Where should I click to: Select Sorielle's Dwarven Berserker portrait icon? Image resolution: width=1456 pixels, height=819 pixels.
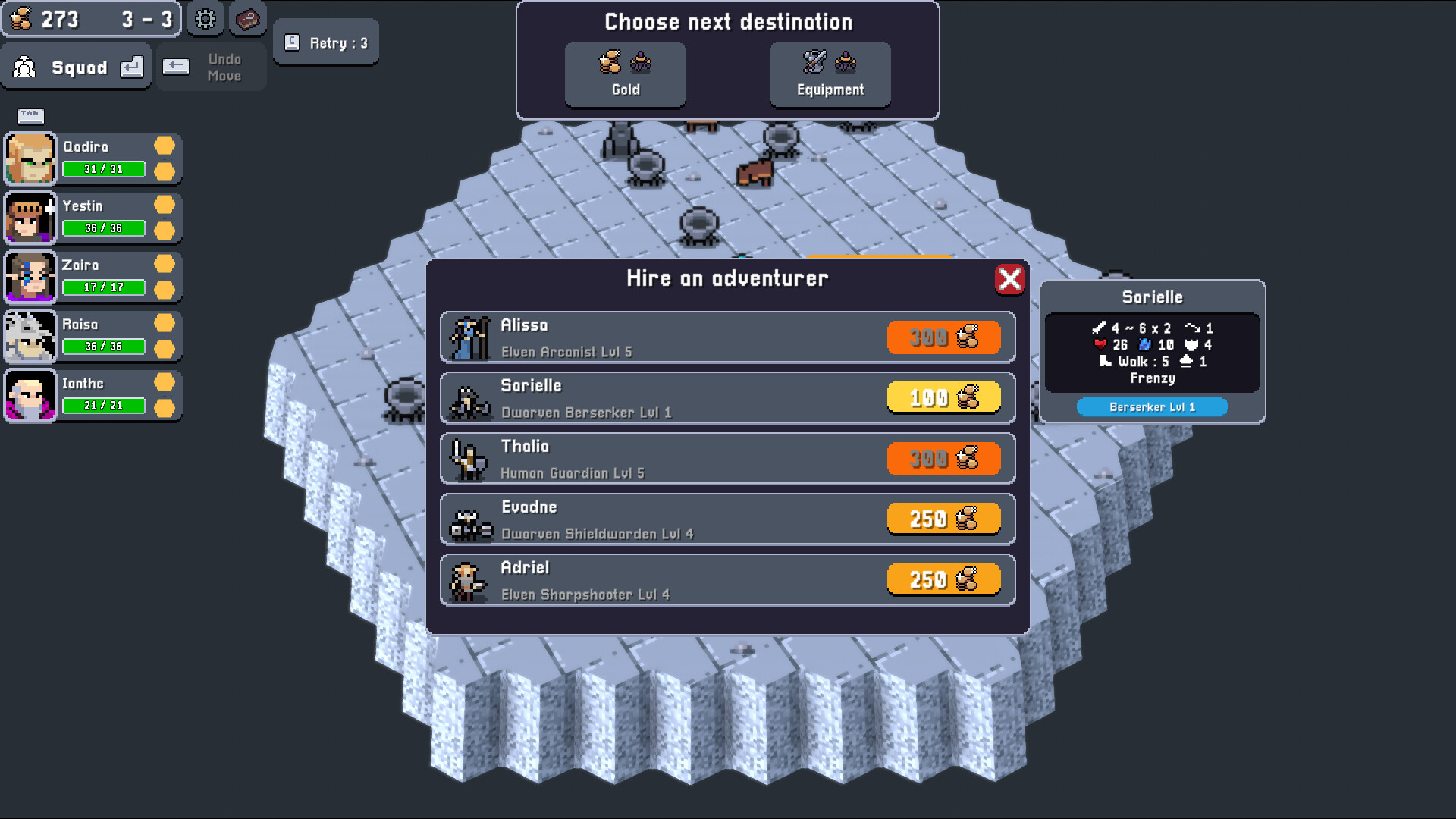(470, 397)
